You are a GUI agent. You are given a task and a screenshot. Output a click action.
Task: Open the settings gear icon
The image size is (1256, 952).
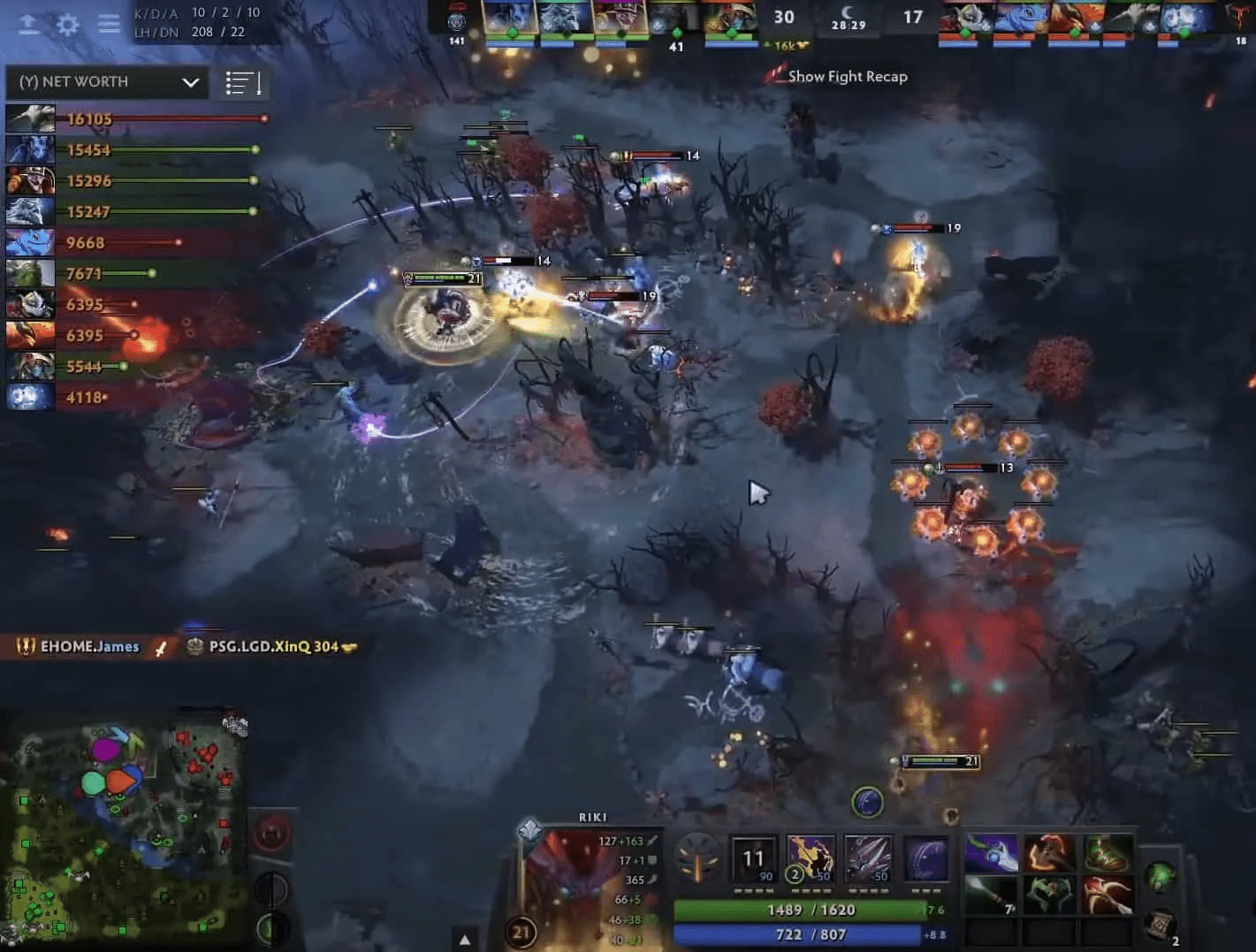tap(66, 24)
